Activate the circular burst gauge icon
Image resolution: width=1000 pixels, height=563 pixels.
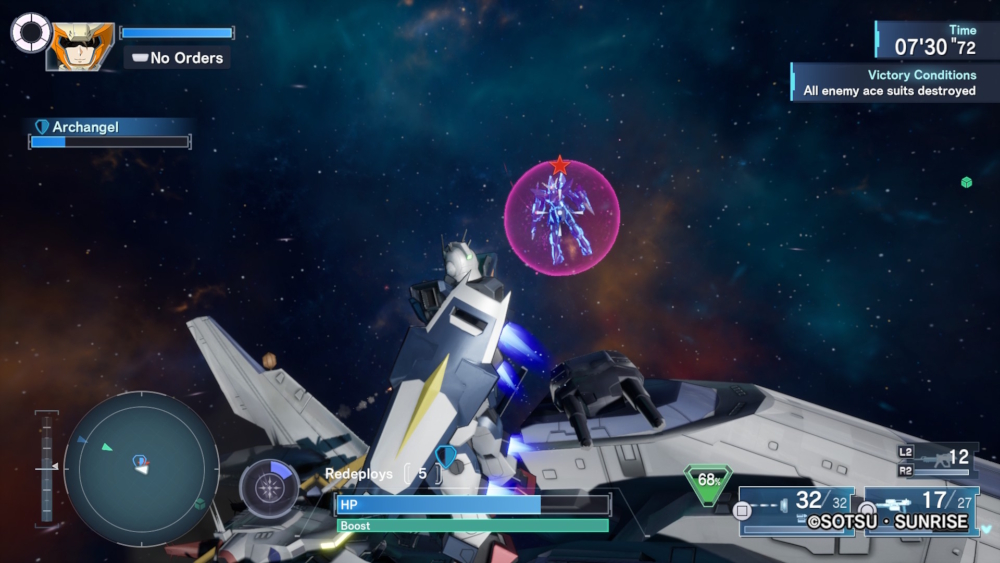[268, 488]
